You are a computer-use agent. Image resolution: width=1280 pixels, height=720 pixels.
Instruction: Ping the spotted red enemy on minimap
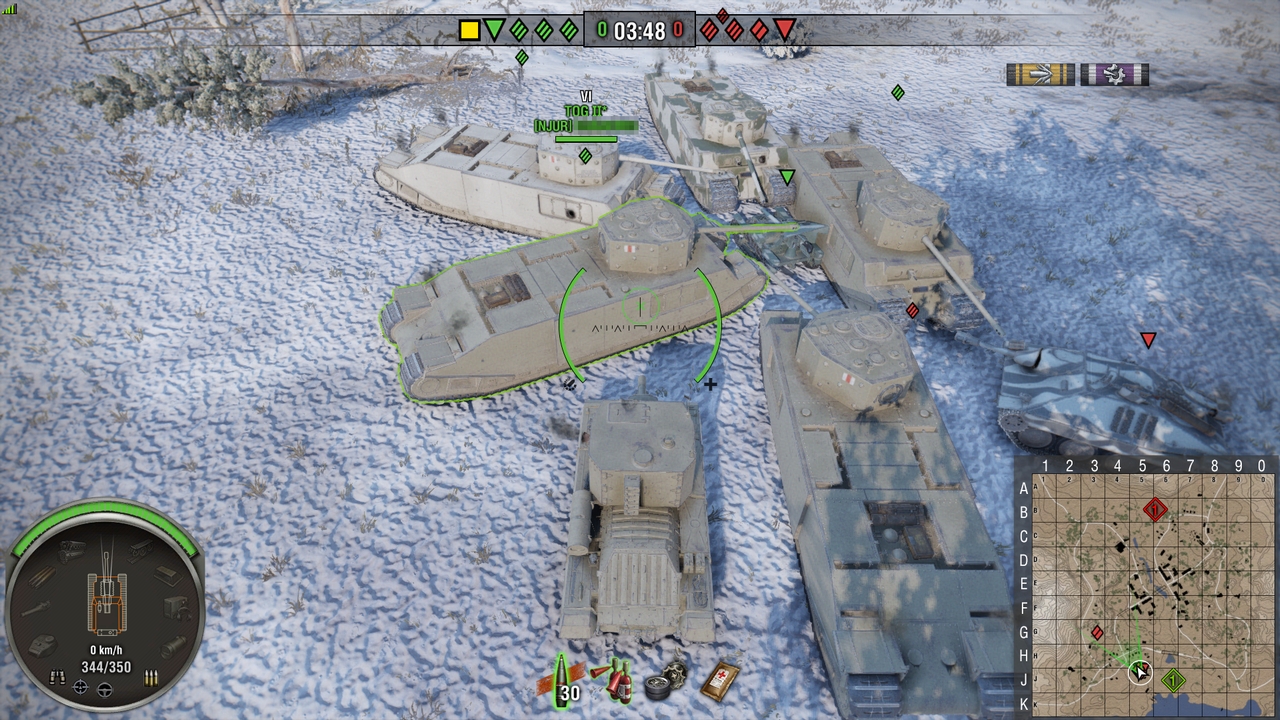coord(1097,632)
